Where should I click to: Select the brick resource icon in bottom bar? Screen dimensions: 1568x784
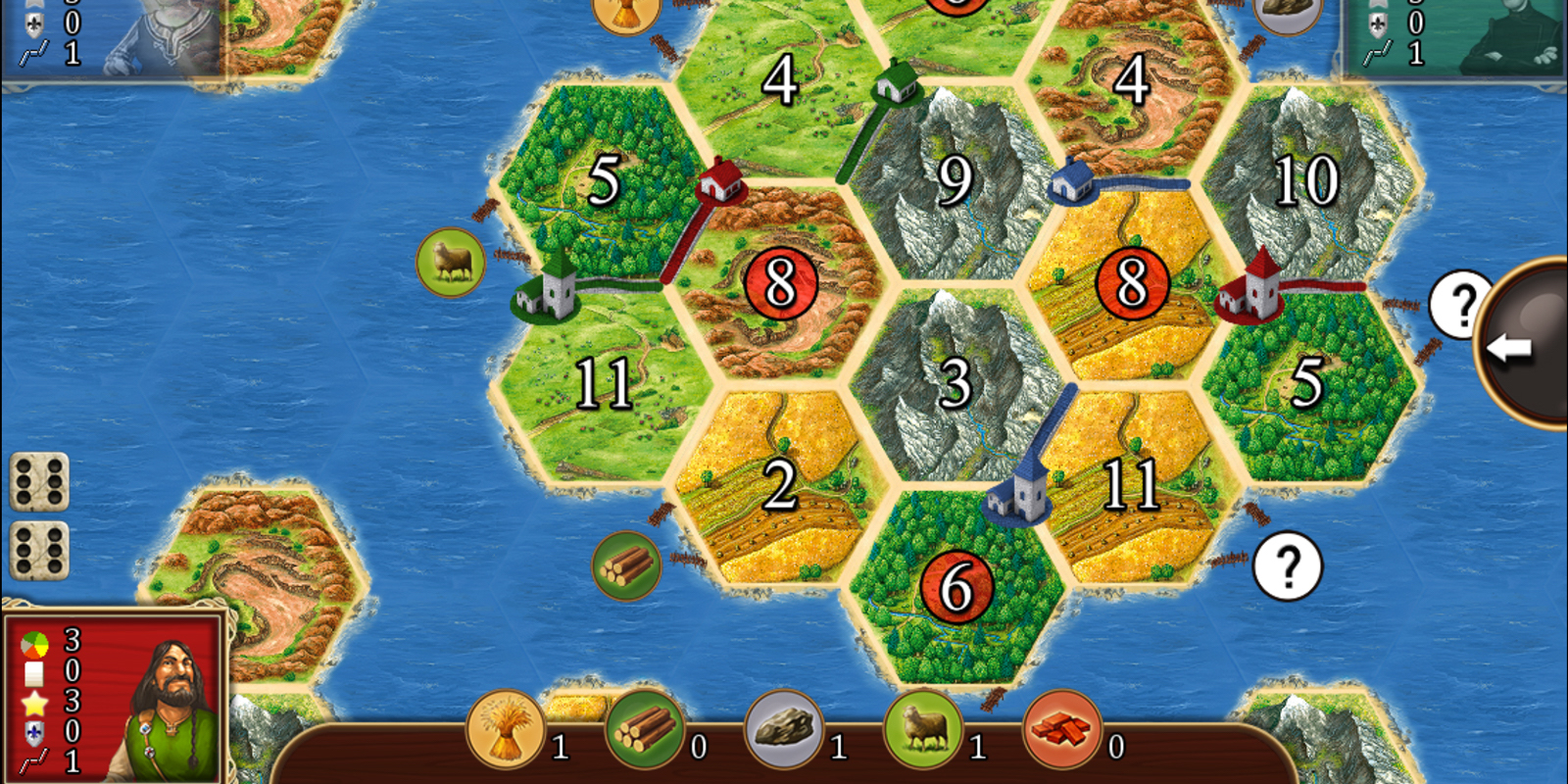coord(1063,732)
